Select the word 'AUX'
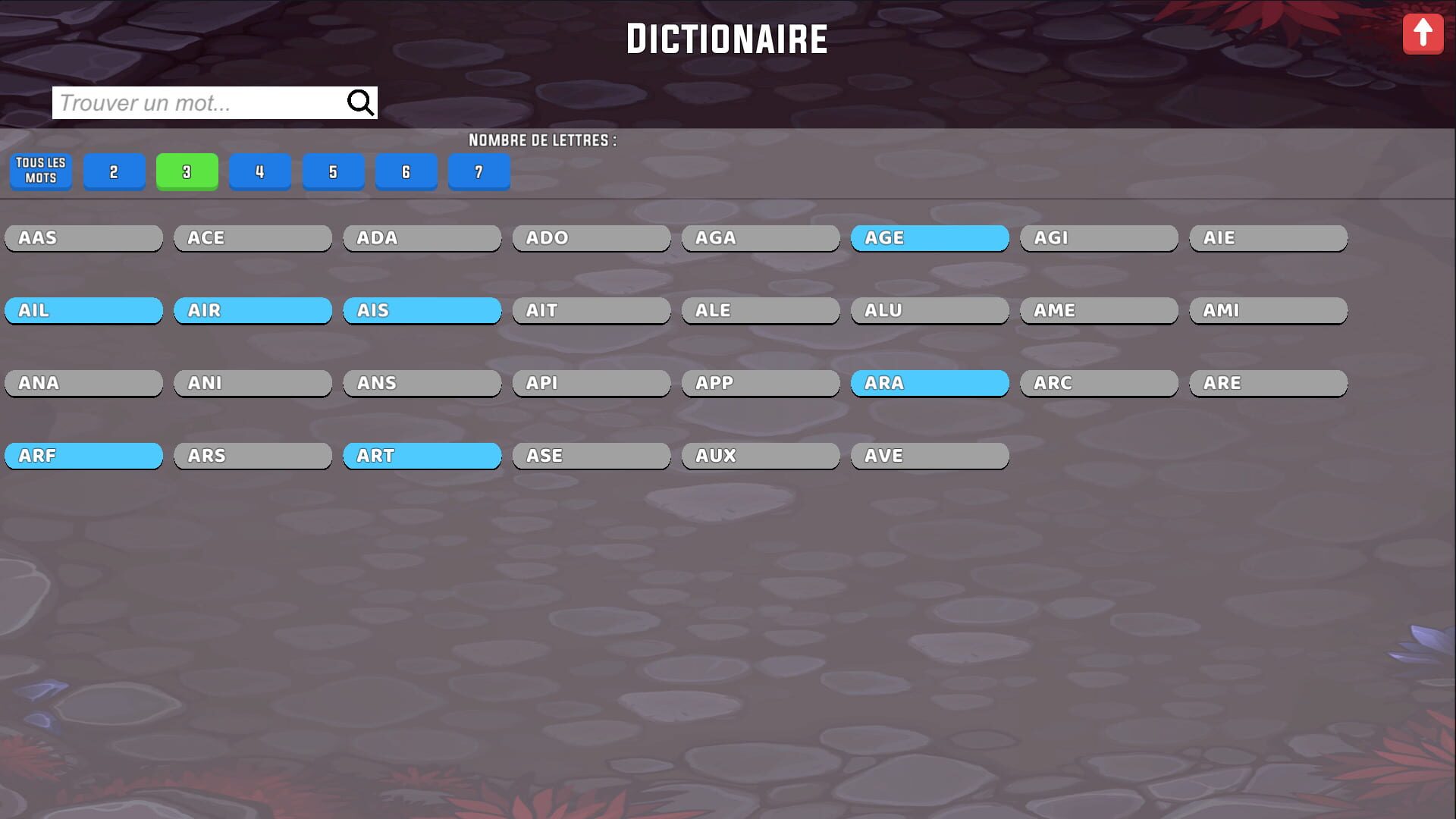This screenshot has width=1456, height=819. pos(761,455)
